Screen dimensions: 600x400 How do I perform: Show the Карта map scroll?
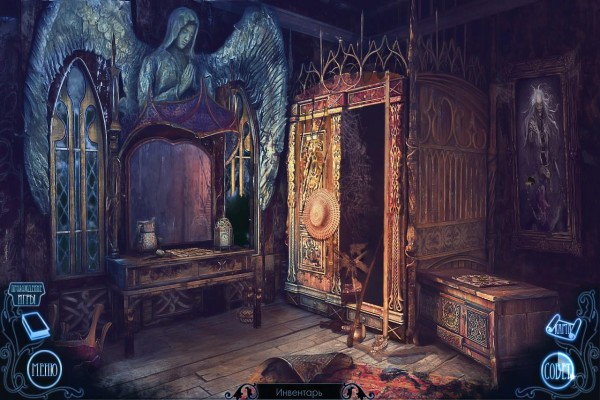click(x=561, y=325)
